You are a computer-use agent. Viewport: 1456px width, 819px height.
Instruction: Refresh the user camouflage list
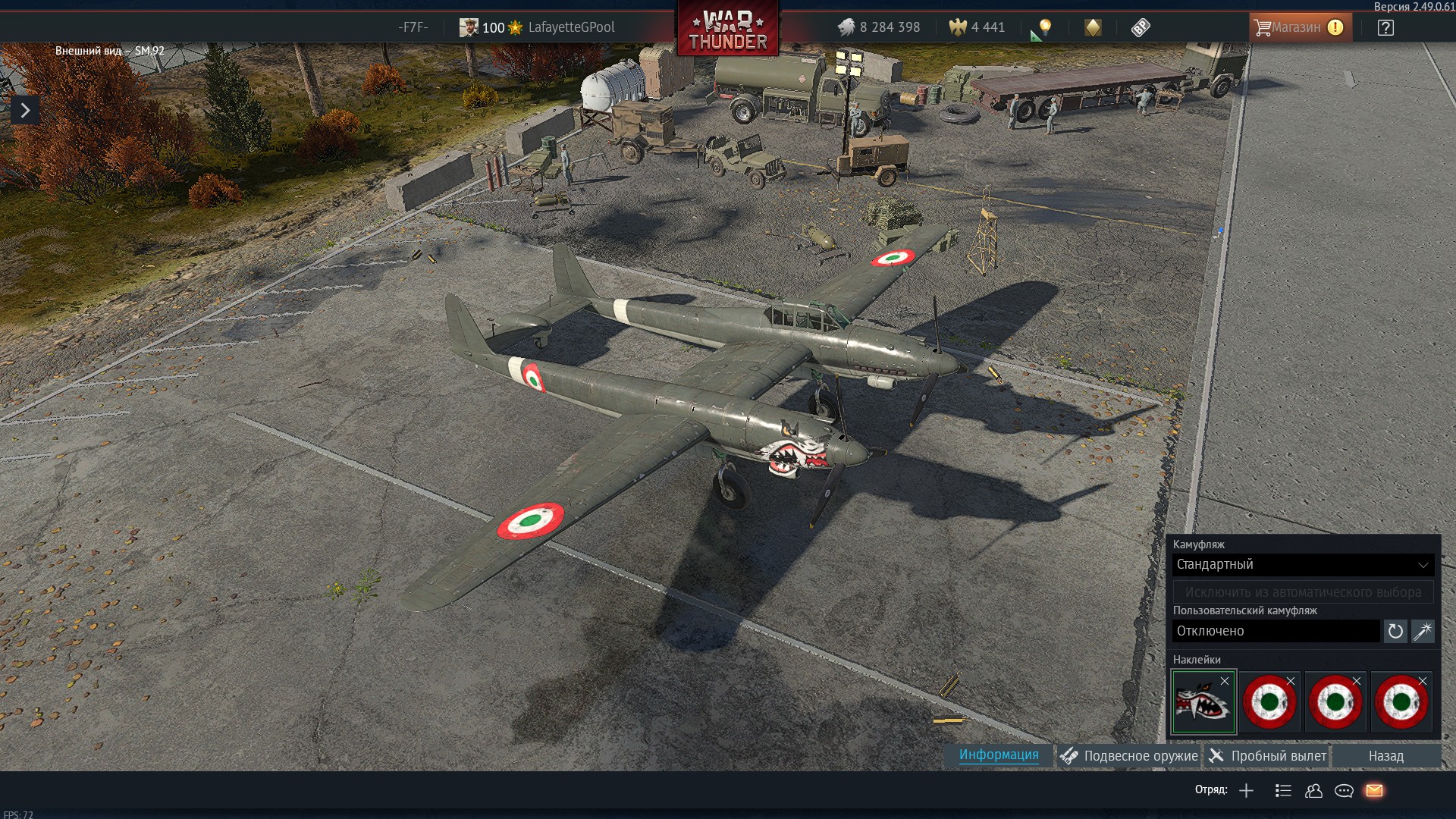coord(1395,632)
